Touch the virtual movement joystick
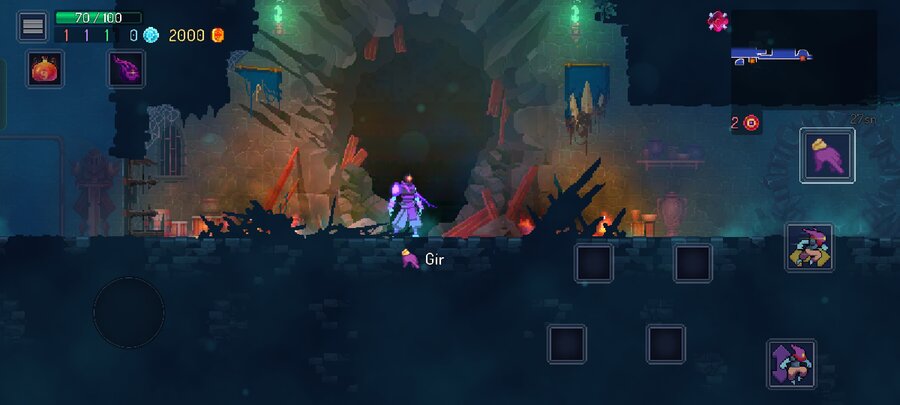The width and height of the screenshot is (900, 405). pyautogui.click(x=129, y=312)
